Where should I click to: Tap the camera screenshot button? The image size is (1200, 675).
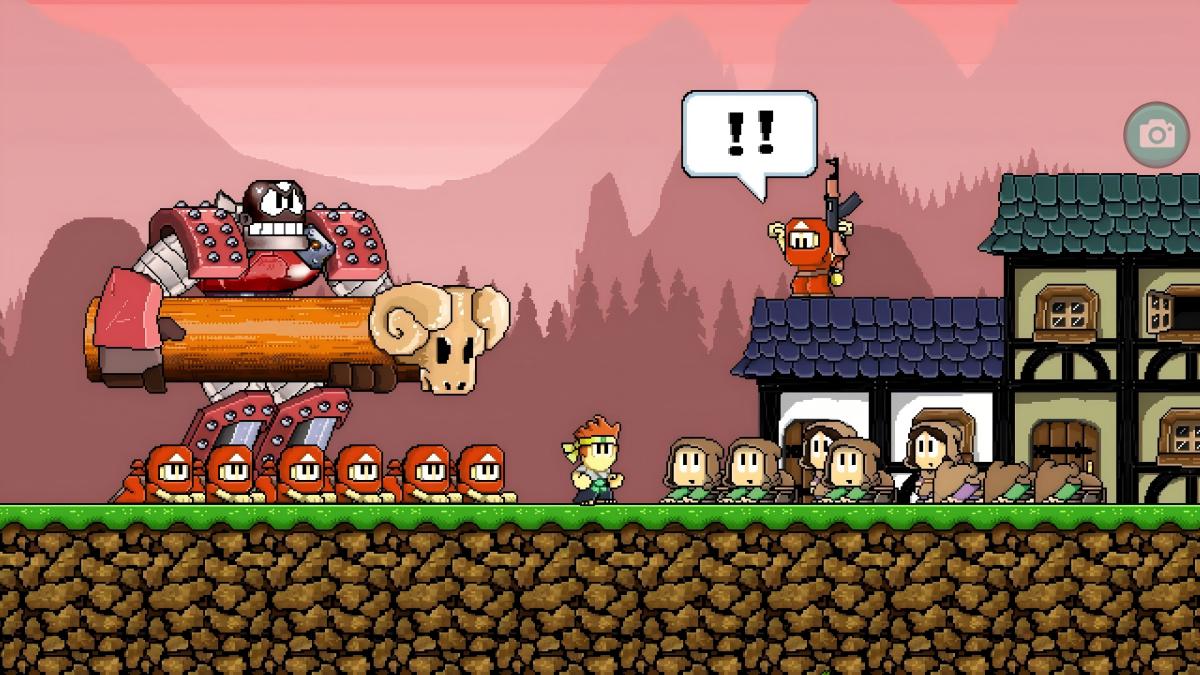[x=1157, y=134]
